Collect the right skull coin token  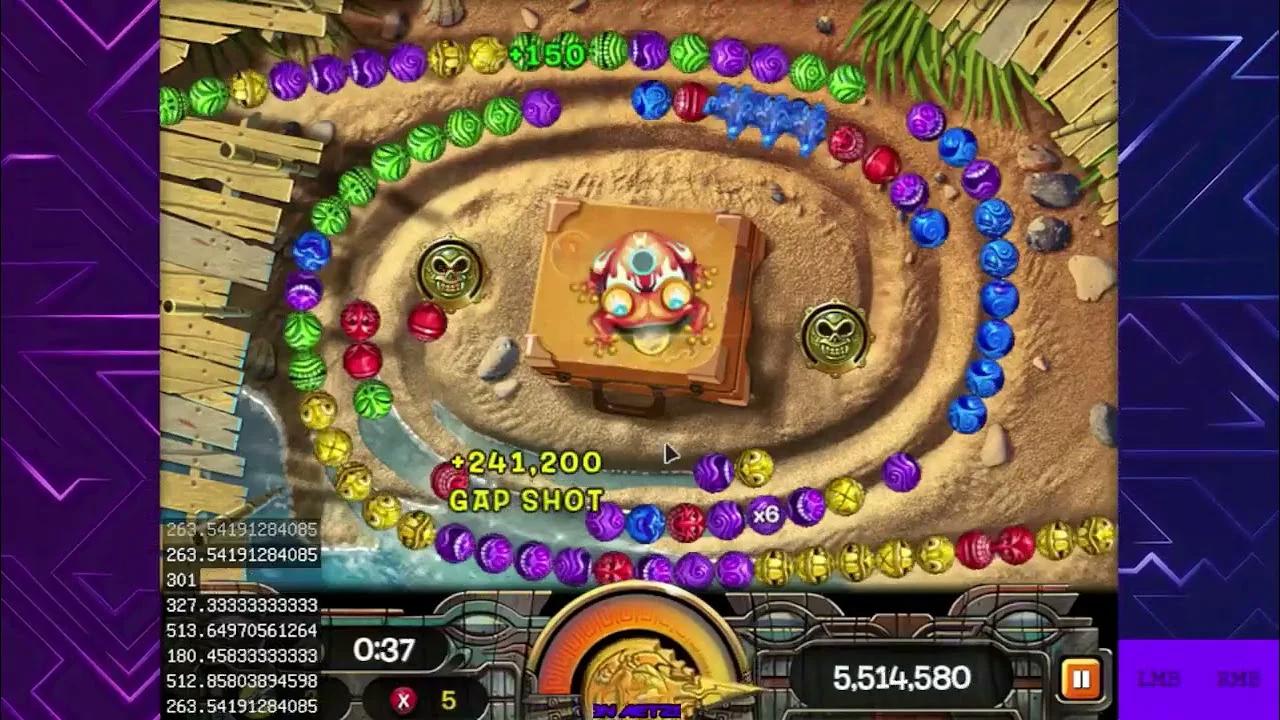tap(836, 332)
